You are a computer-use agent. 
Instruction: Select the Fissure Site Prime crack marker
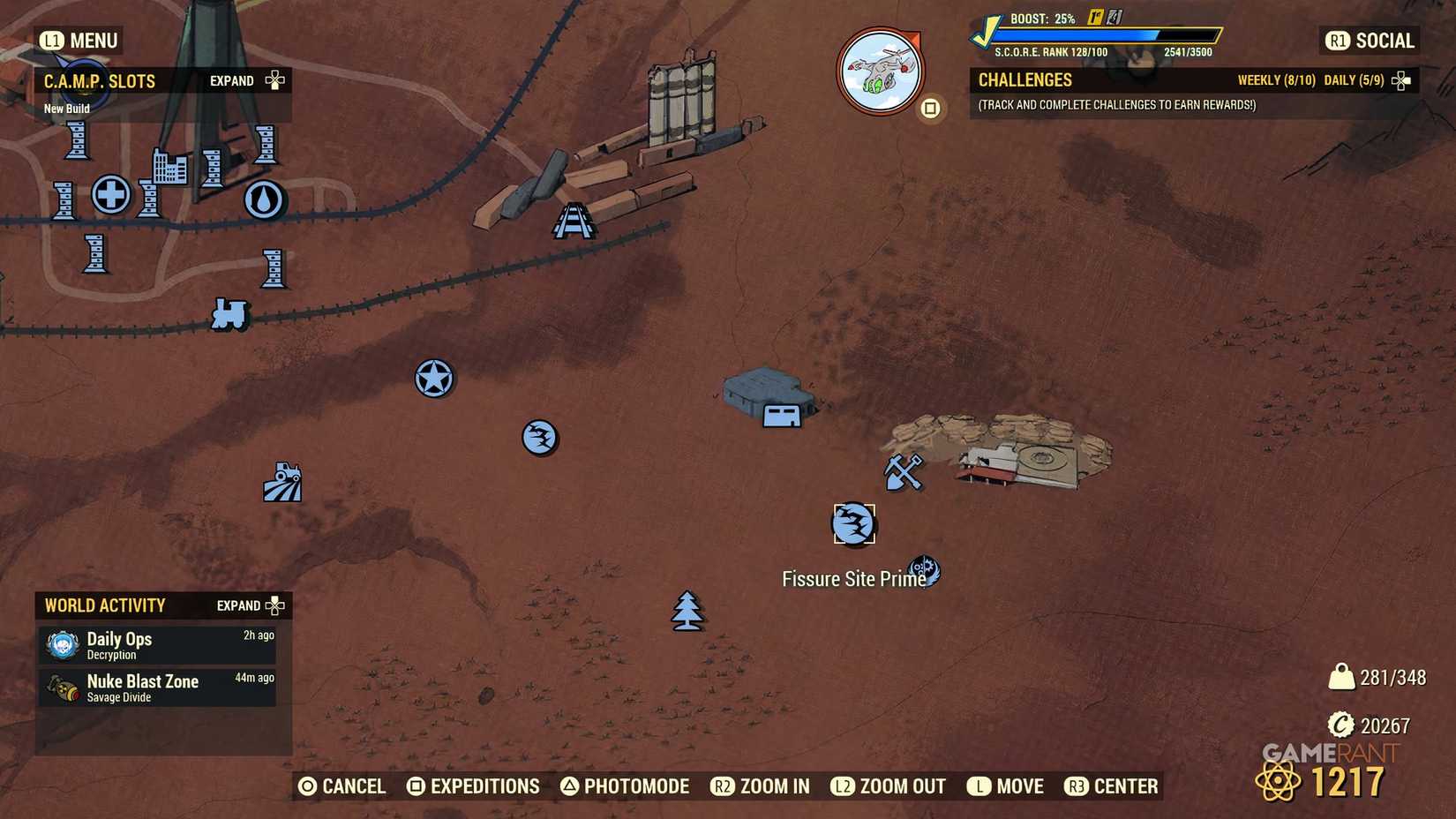[x=852, y=523]
